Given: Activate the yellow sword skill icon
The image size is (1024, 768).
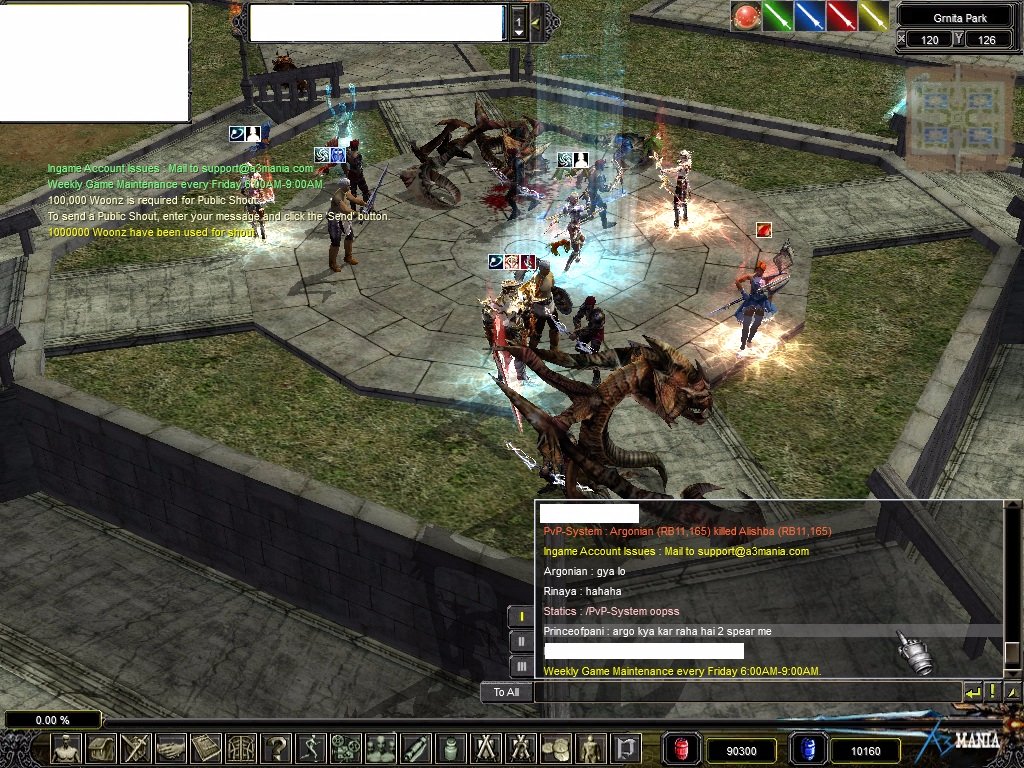Looking at the screenshot, I should coord(874,16).
